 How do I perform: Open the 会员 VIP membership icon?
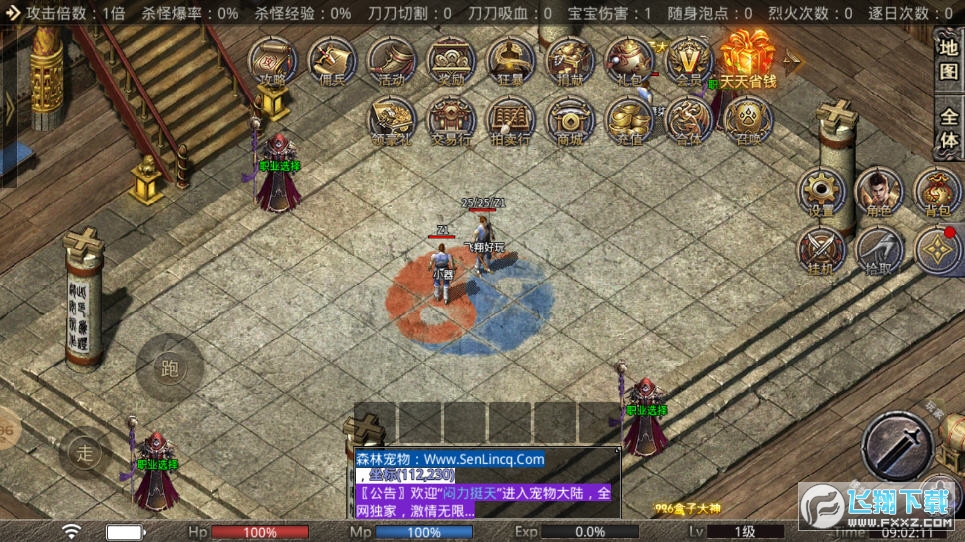coord(690,62)
